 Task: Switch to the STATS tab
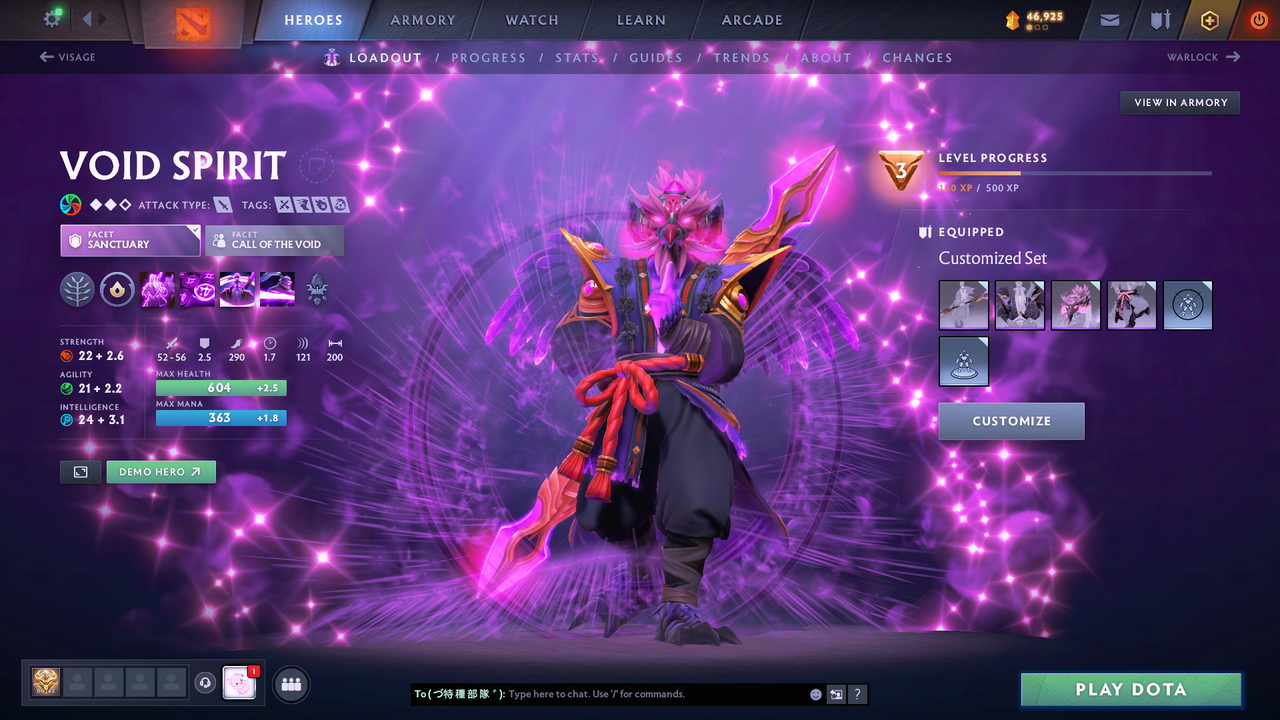point(578,57)
